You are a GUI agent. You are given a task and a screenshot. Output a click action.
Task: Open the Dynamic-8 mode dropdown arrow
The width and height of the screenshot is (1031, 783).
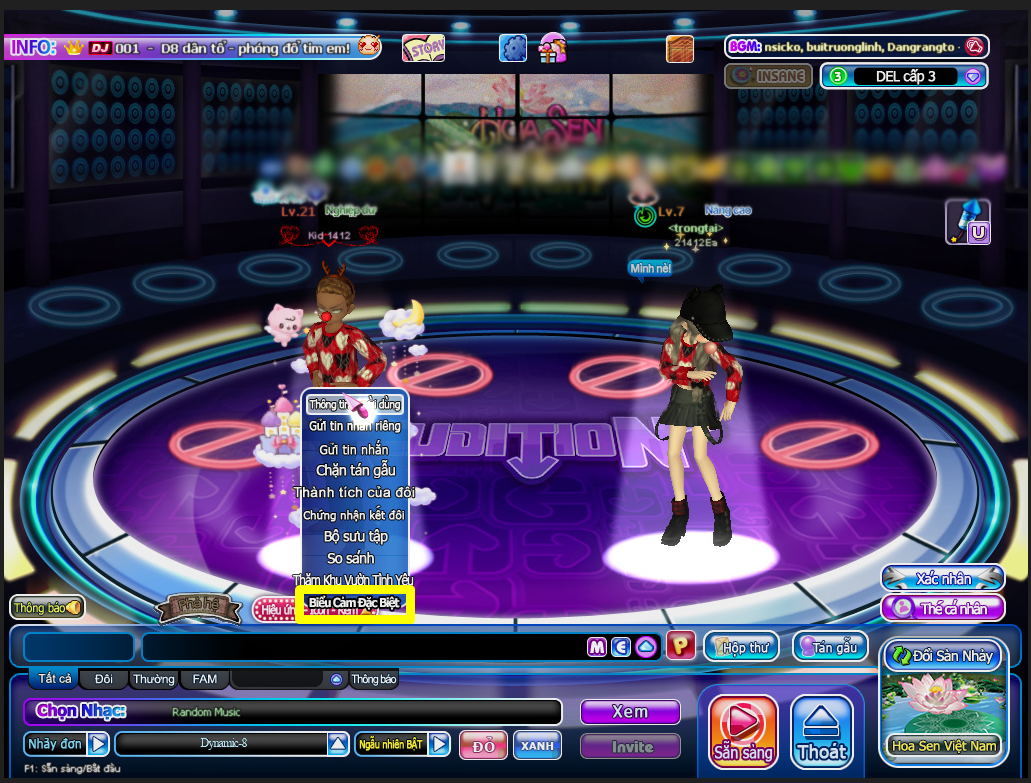pyautogui.click(x=338, y=744)
